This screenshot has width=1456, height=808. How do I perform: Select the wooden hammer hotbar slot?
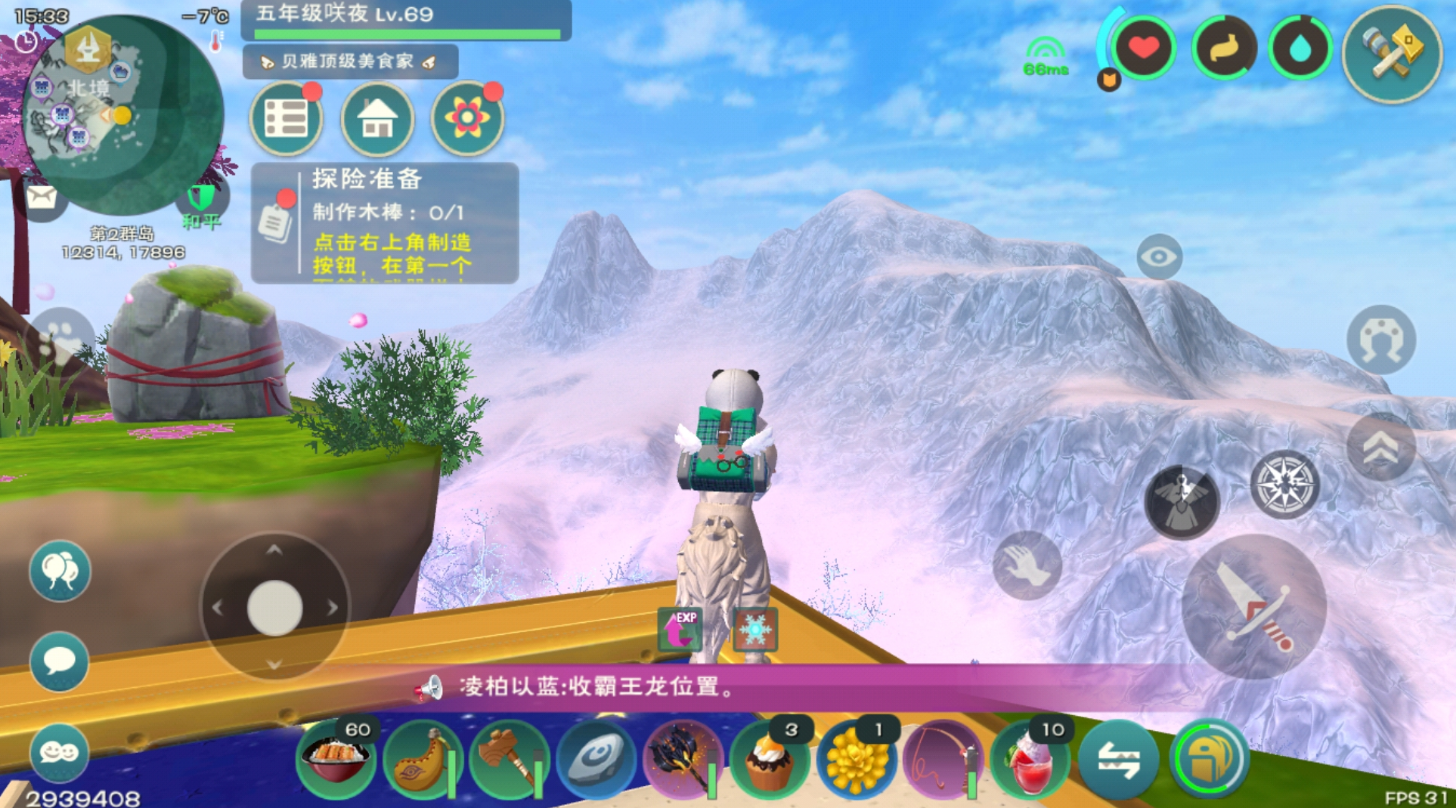509,760
